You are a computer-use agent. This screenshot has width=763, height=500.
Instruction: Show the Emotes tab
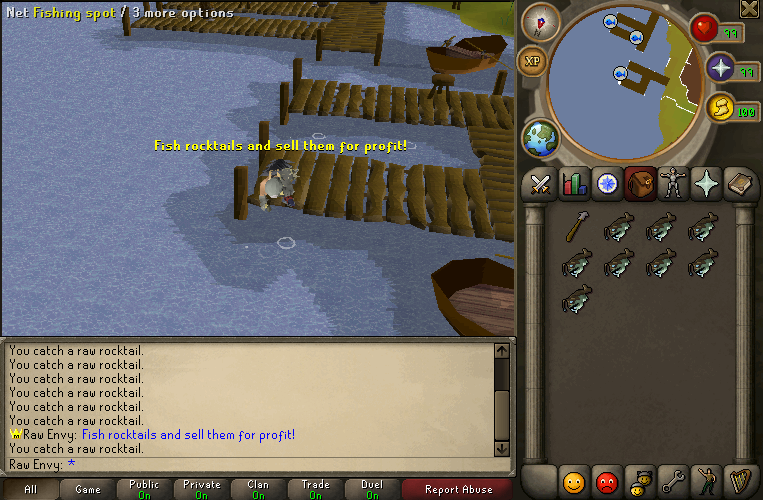(706, 482)
